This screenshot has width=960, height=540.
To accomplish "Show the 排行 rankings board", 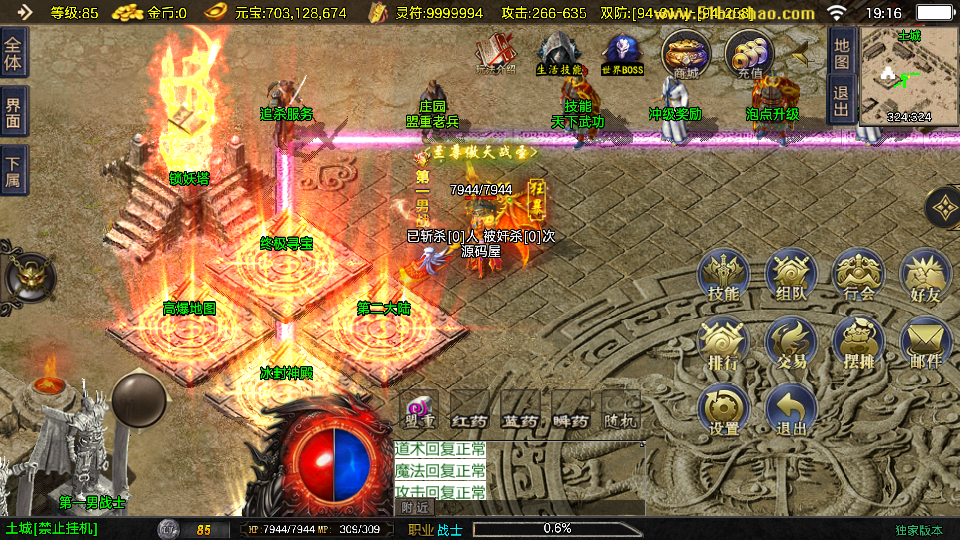I will click(x=723, y=342).
